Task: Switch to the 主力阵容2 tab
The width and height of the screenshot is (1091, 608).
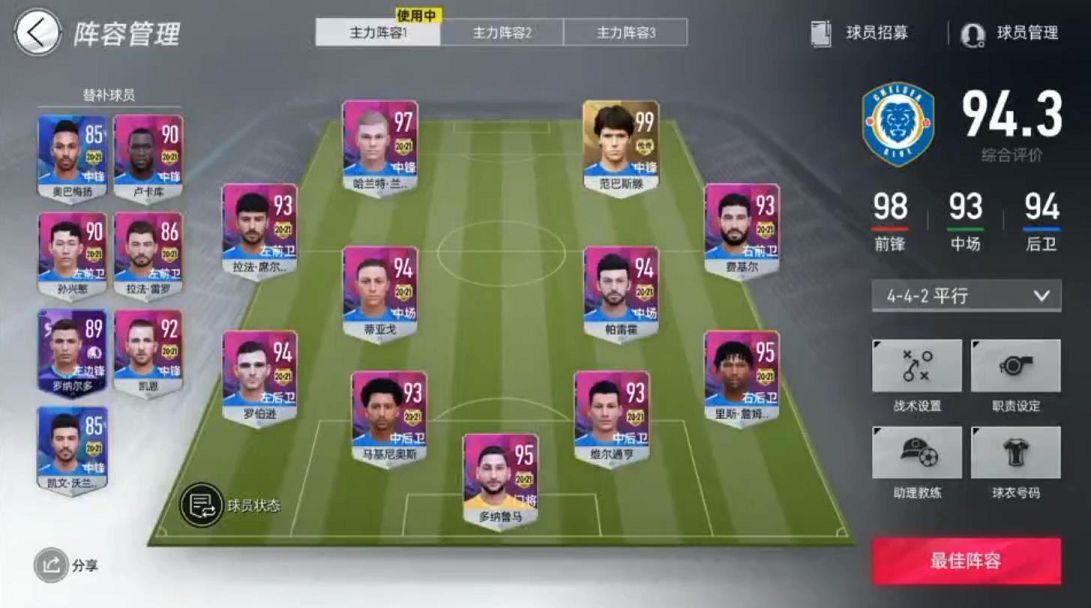Action: tap(502, 33)
